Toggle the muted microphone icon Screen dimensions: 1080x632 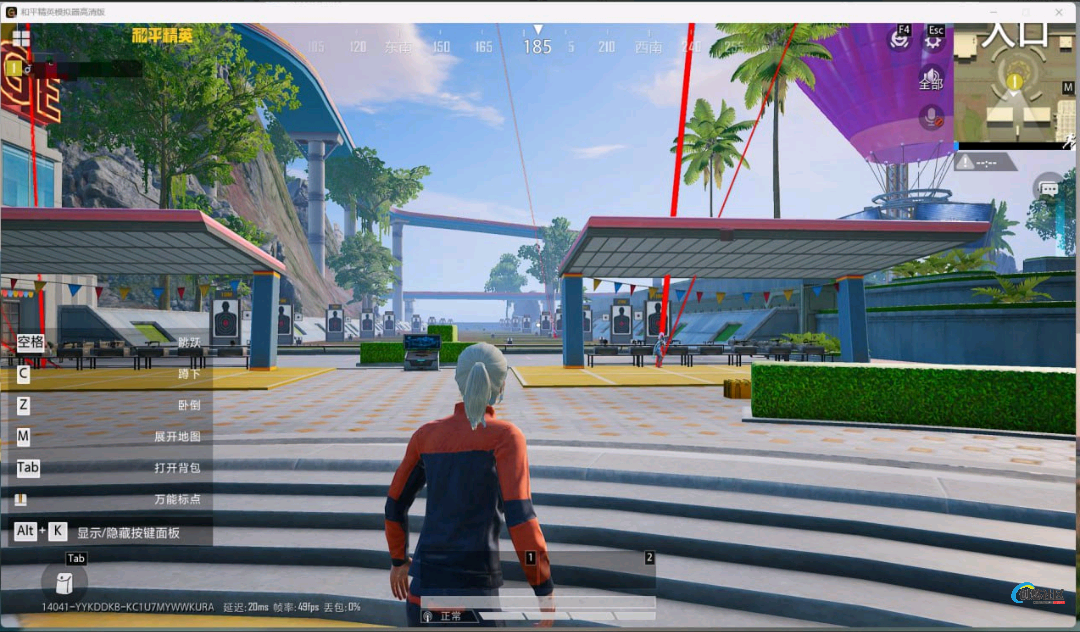(932, 117)
